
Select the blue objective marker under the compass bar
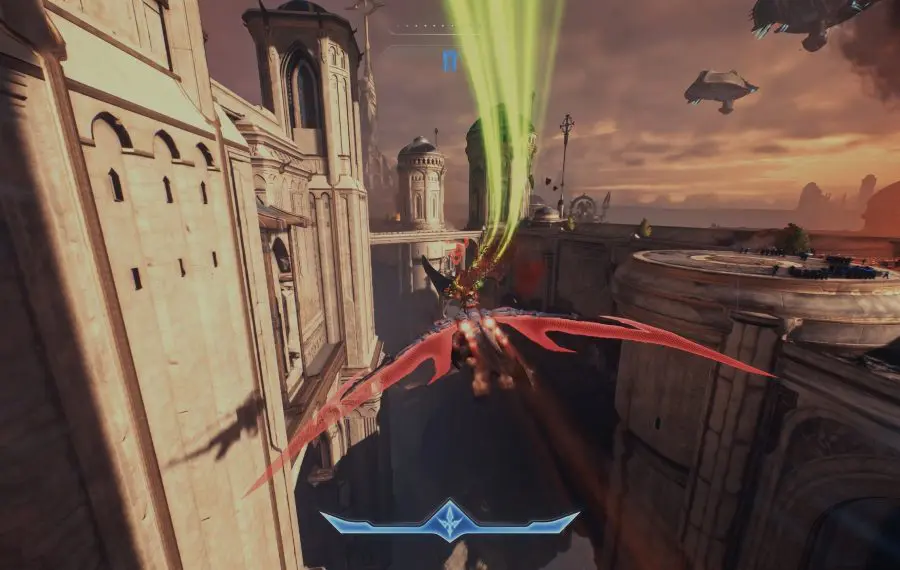pyautogui.click(x=450, y=60)
